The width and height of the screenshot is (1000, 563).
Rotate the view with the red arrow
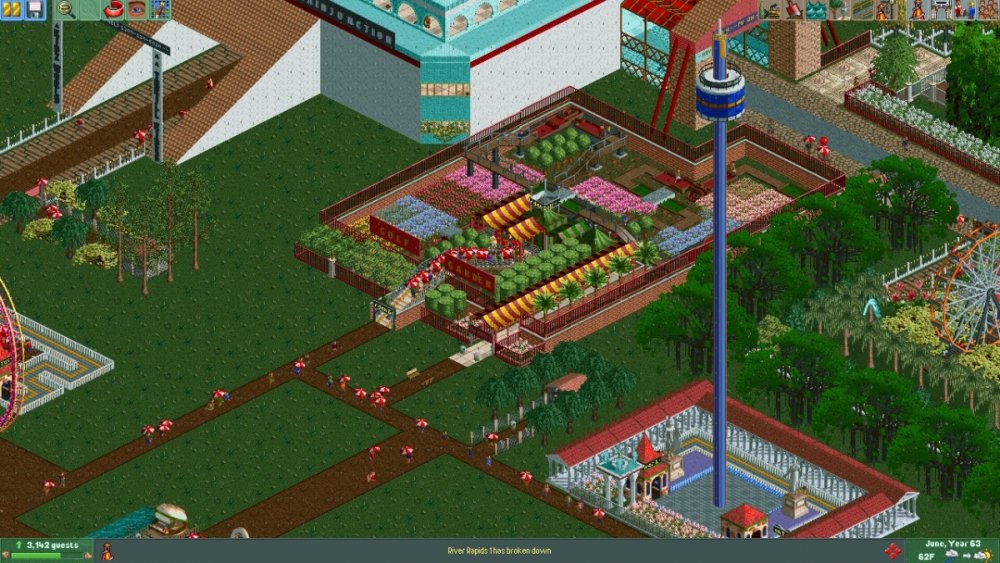pos(112,10)
